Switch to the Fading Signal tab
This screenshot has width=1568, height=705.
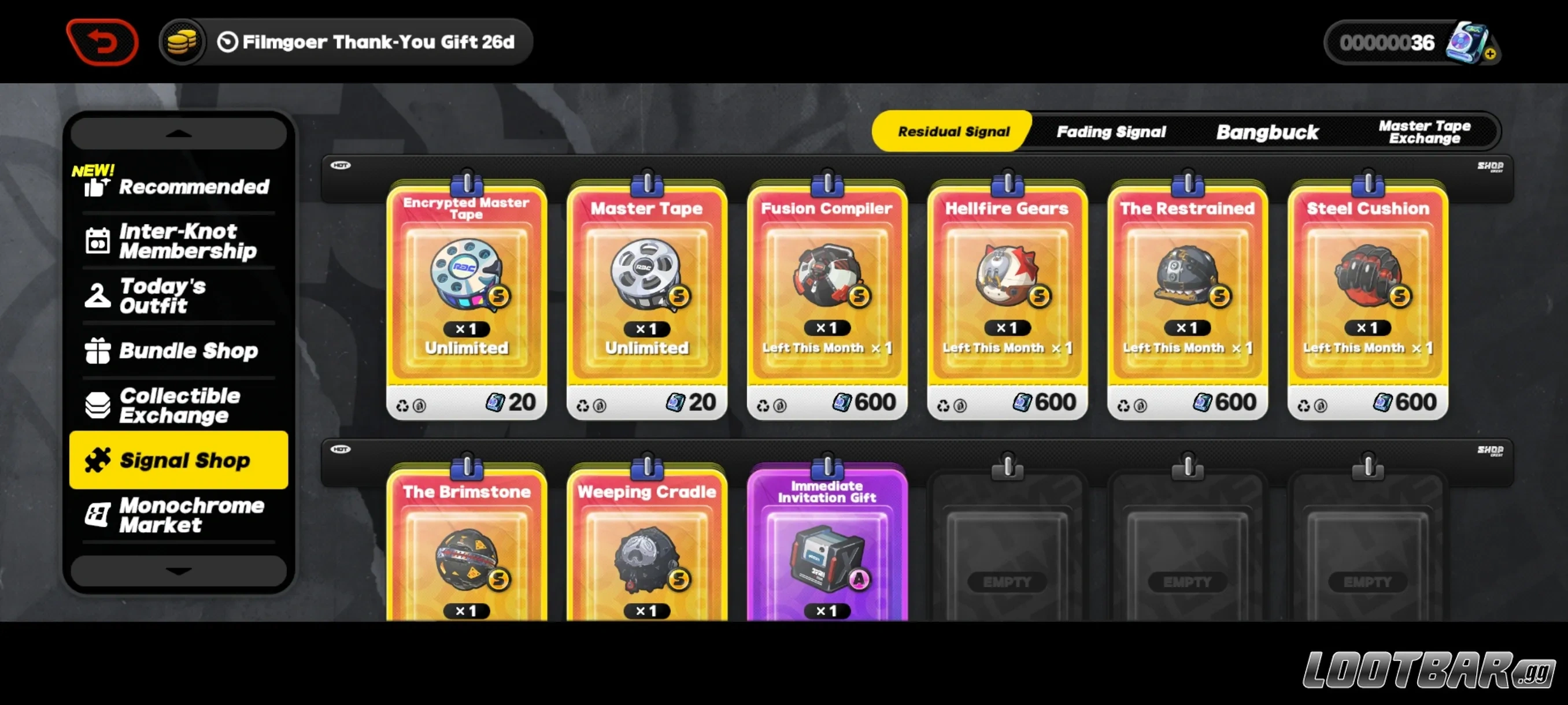1111,131
